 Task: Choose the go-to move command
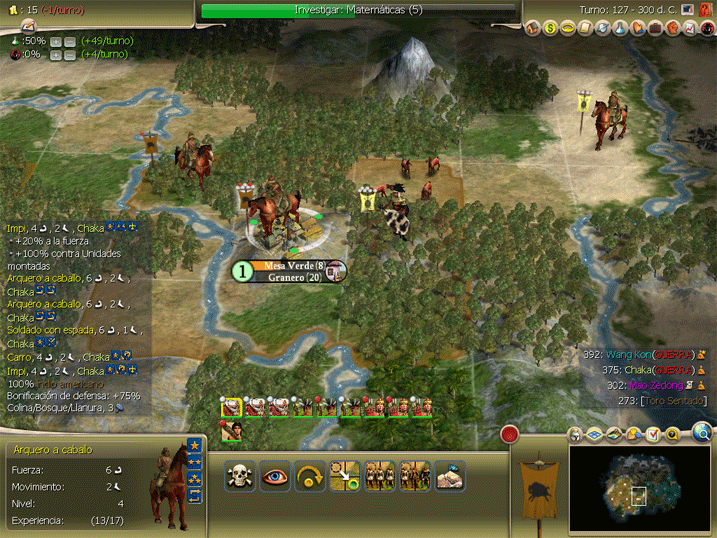coord(310,476)
